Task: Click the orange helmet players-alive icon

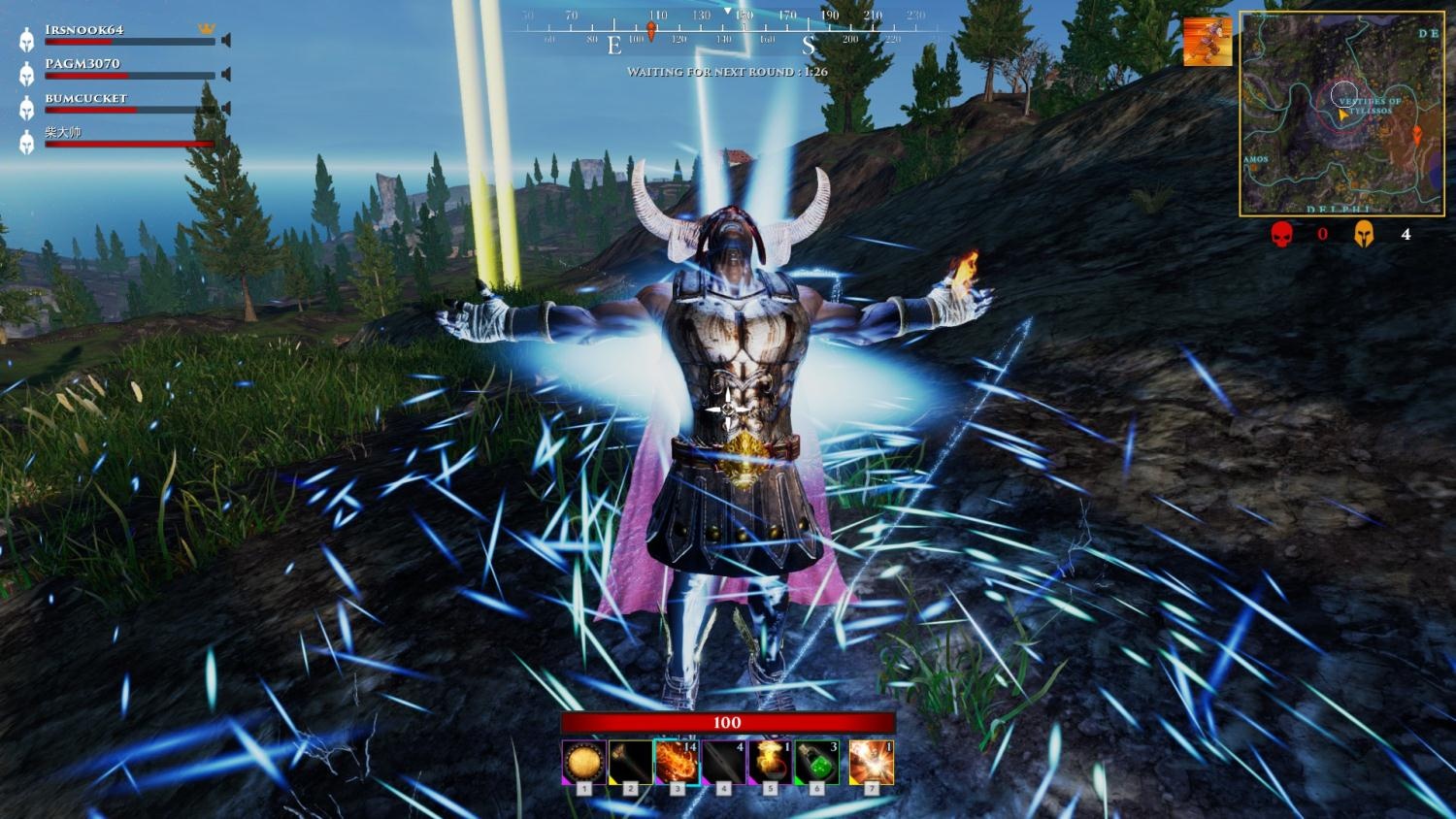Action: point(1364,234)
